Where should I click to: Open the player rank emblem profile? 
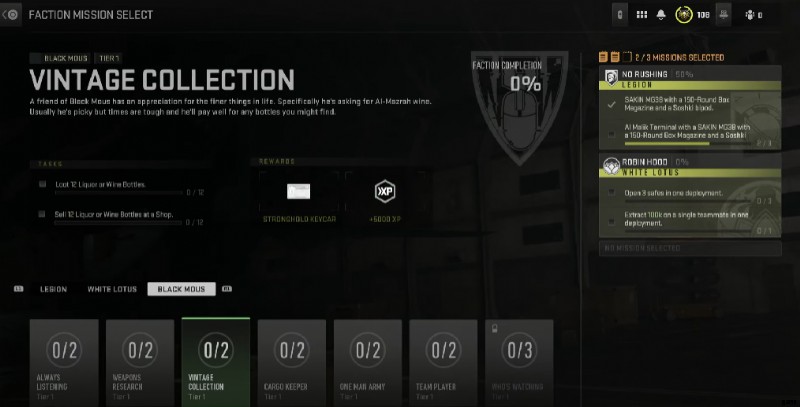pos(685,15)
